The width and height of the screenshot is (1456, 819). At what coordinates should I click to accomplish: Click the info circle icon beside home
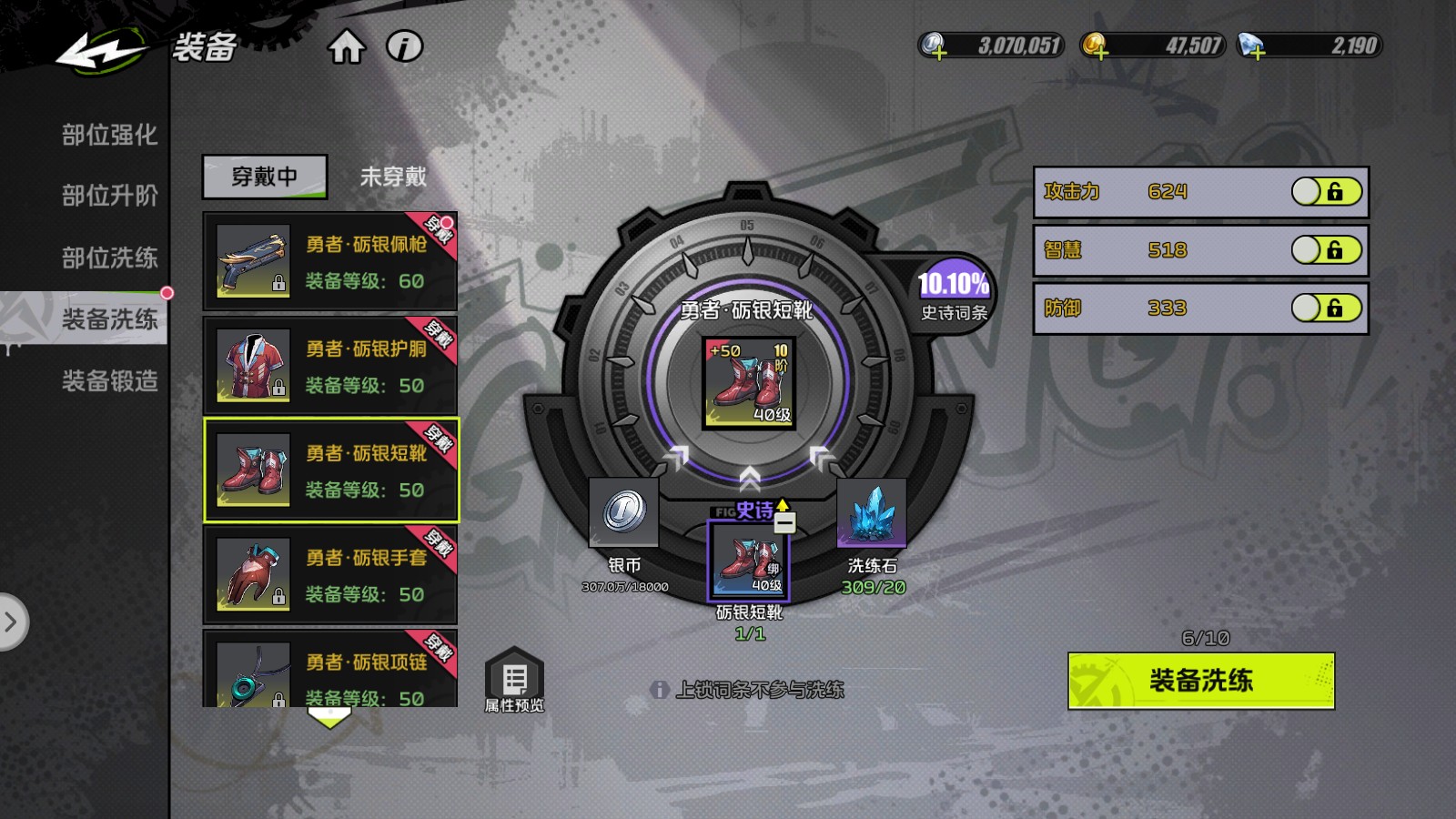pyautogui.click(x=403, y=47)
